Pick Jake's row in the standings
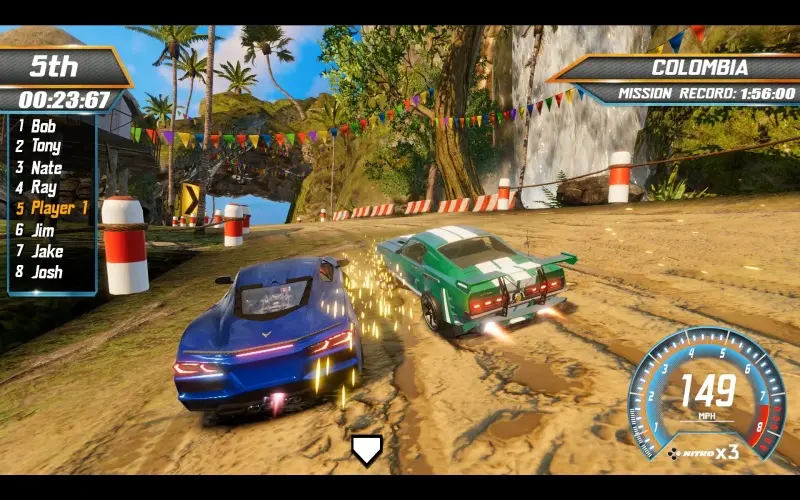800x500 pixels. pyautogui.click(x=46, y=250)
